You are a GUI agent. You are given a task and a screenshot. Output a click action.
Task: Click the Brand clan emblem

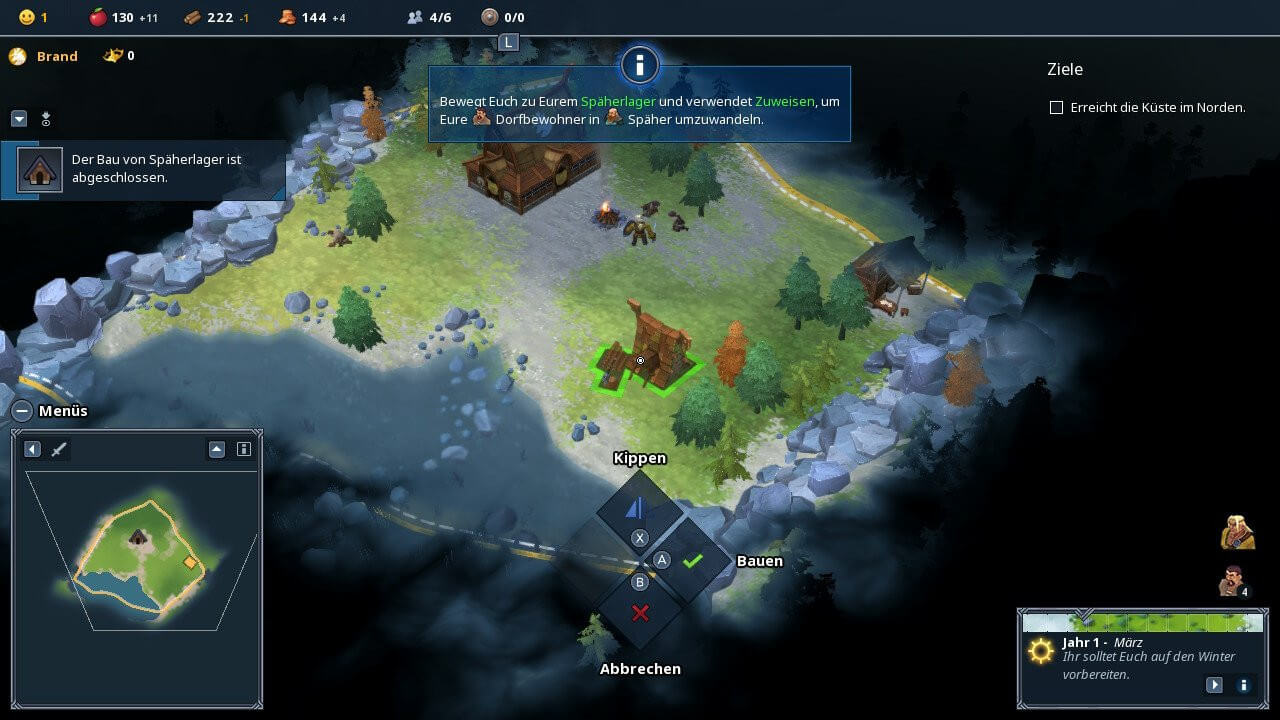tap(18, 56)
